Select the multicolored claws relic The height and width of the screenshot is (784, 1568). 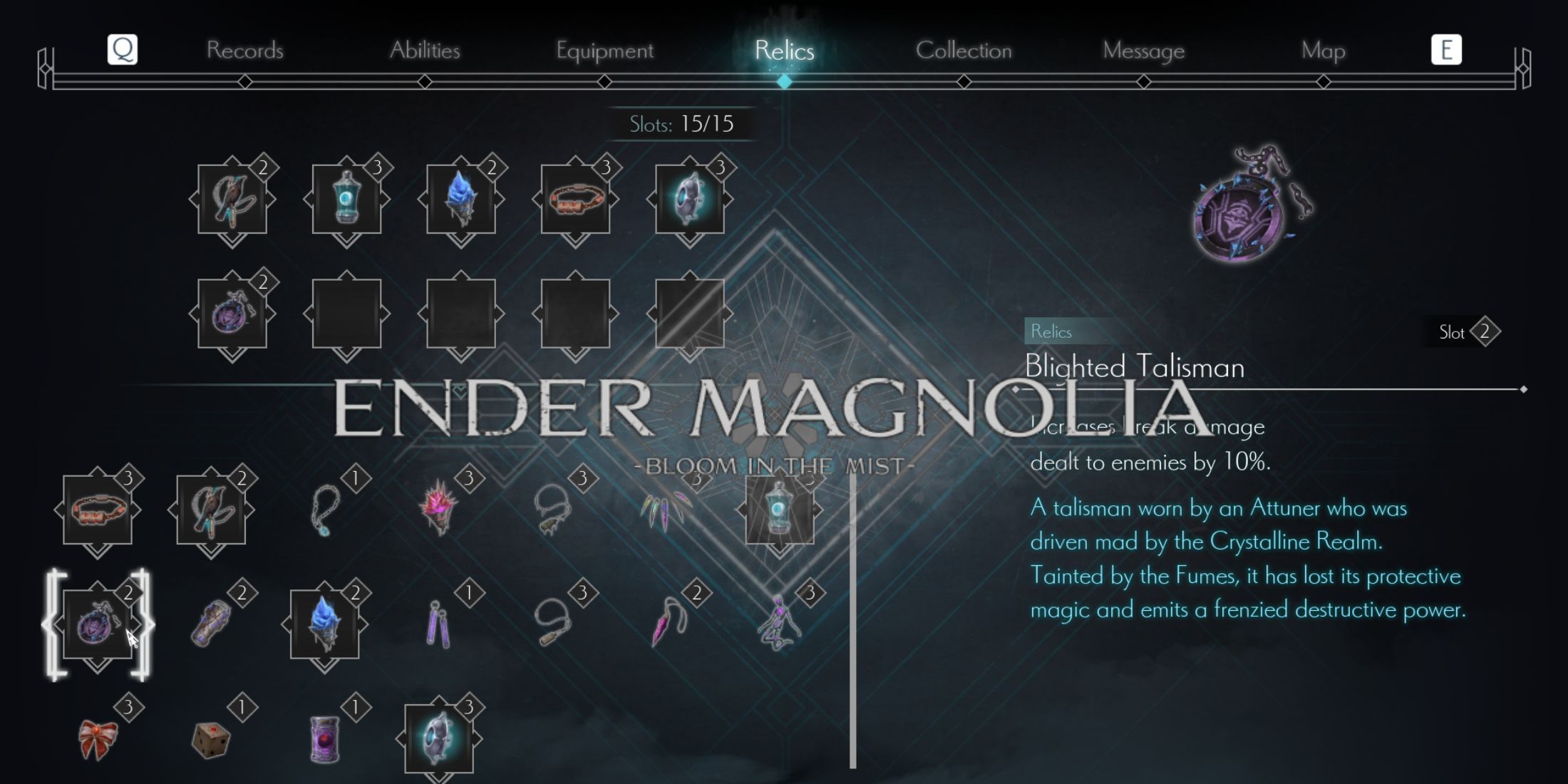pyautogui.click(x=667, y=510)
